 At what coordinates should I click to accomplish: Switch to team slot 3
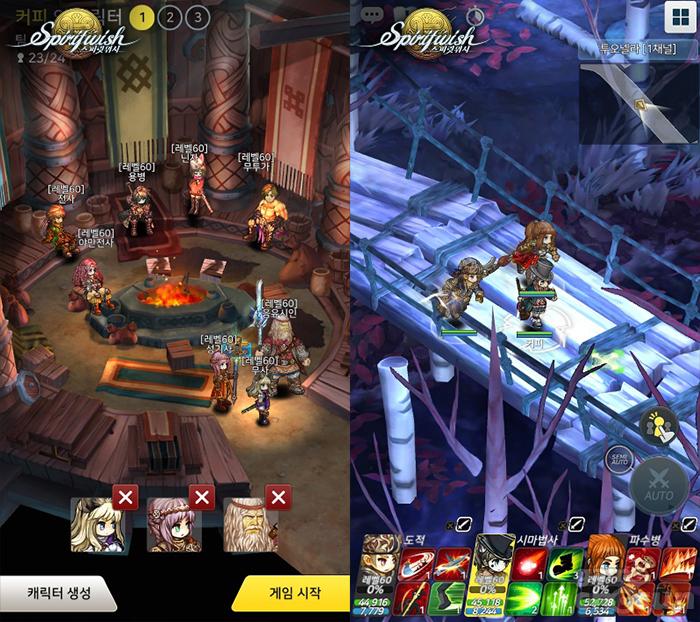pyautogui.click(x=197, y=17)
